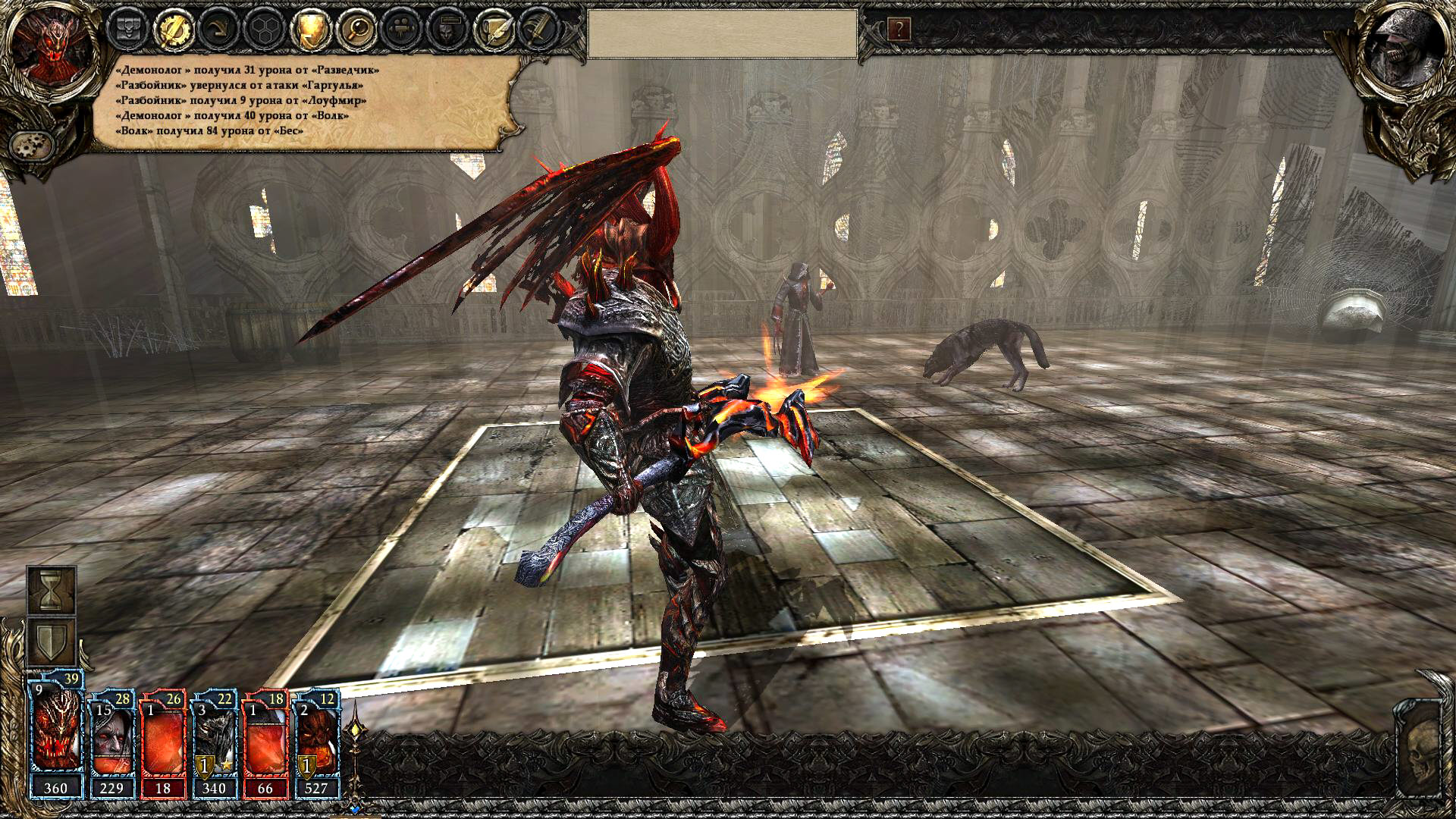Click the gears settings button
Viewport: 1456px width, 819px height.
pos(32,143)
